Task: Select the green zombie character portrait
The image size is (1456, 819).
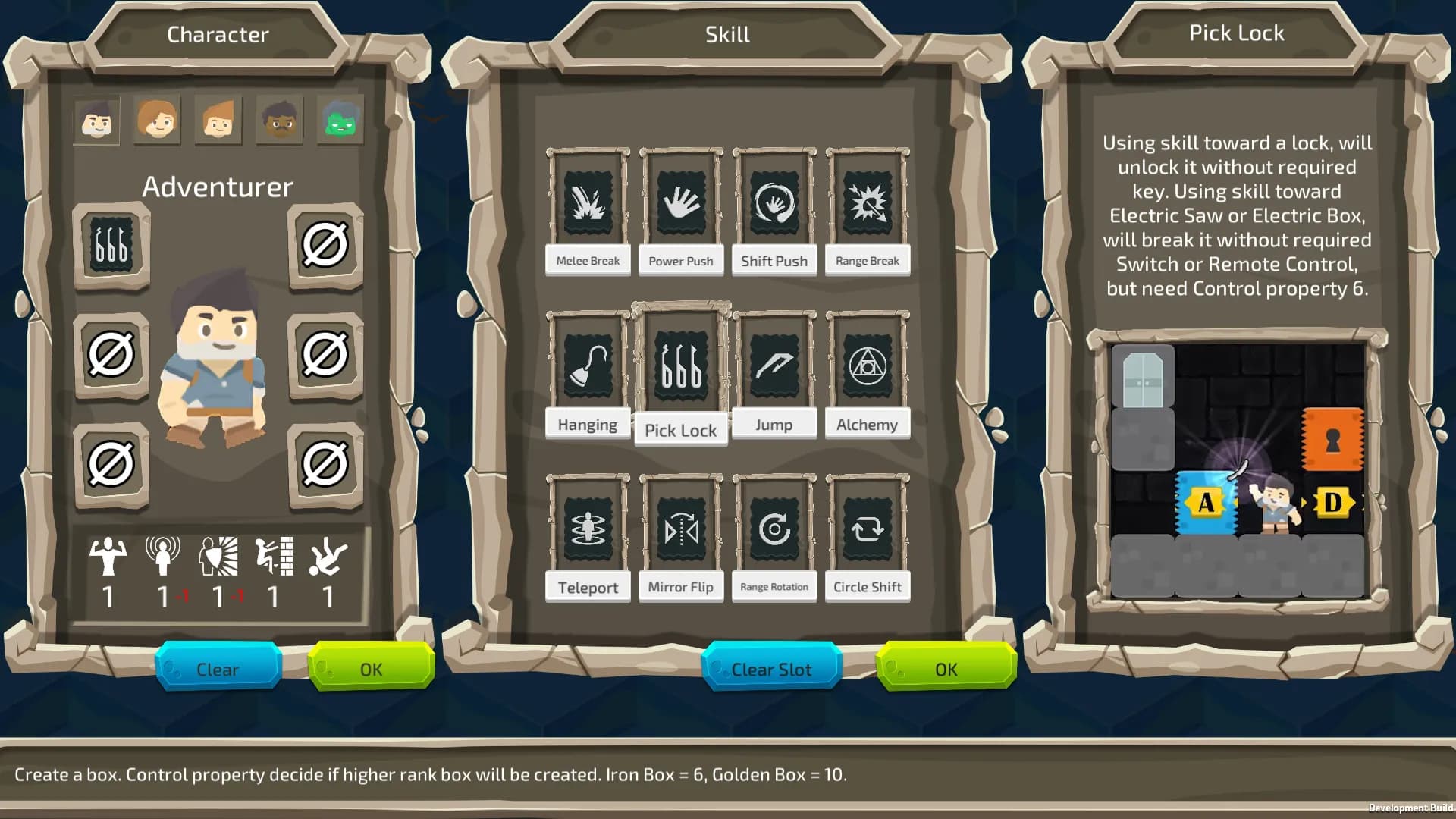Action: (340, 120)
